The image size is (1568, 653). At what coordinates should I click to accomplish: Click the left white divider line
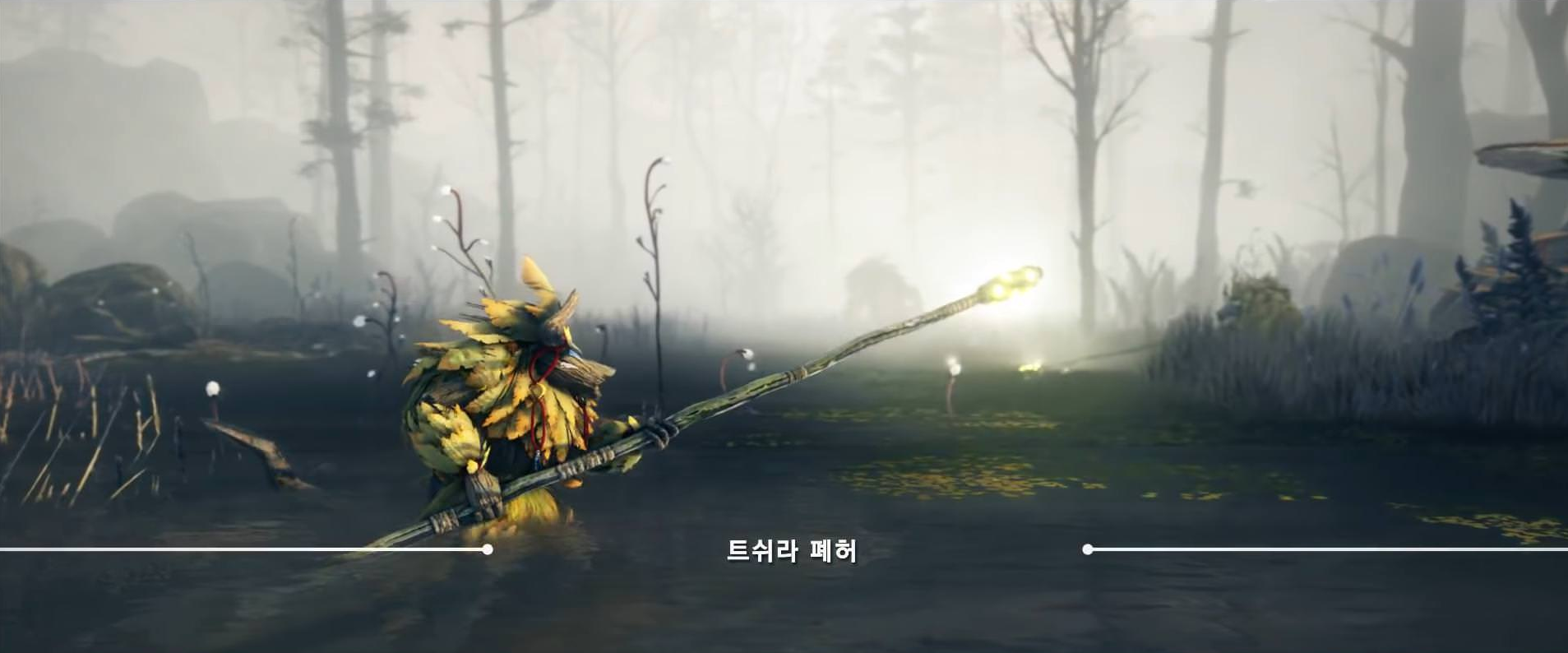pyautogui.click(x=247, y=545)
